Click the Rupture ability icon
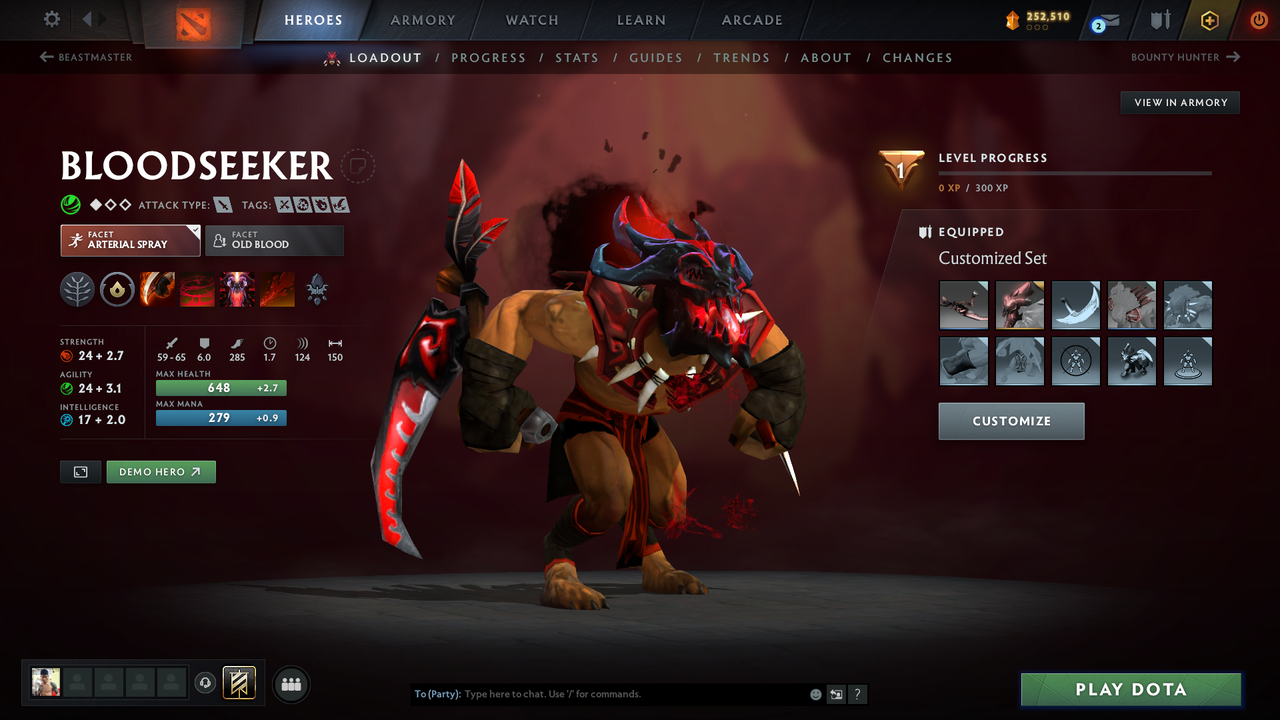The width and height of the screenshot is (1280, 720). pos(276,290)
